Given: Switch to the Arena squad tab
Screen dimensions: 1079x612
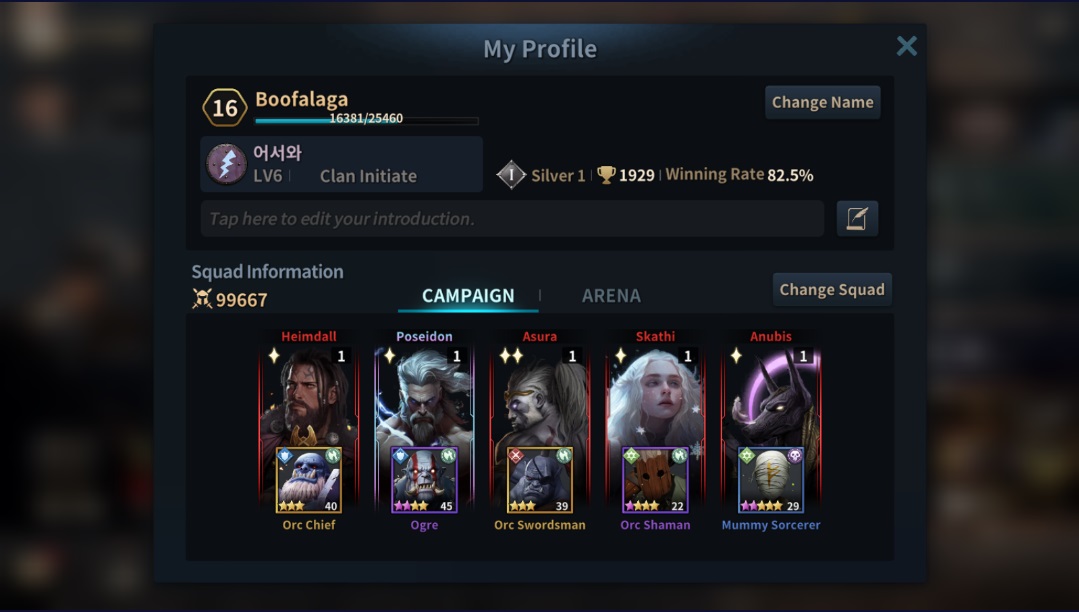Looking at the screenshot, I should (611, 296).
